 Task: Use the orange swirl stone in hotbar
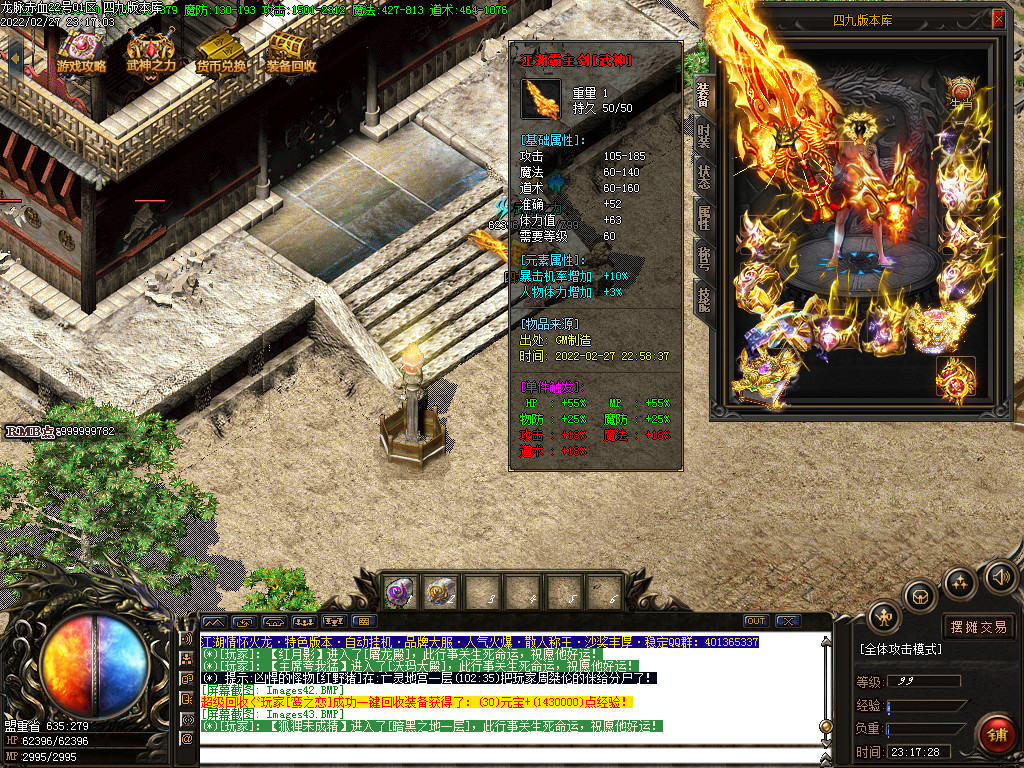(440, 592)
